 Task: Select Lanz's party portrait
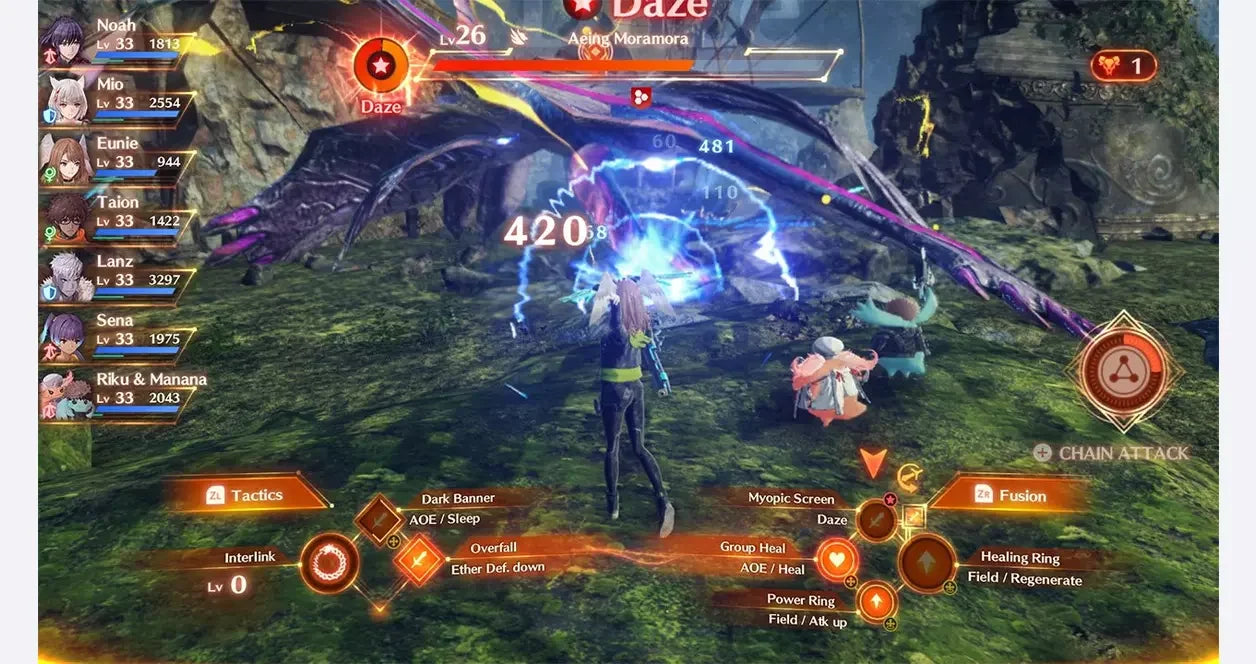(x=66, y=278)
